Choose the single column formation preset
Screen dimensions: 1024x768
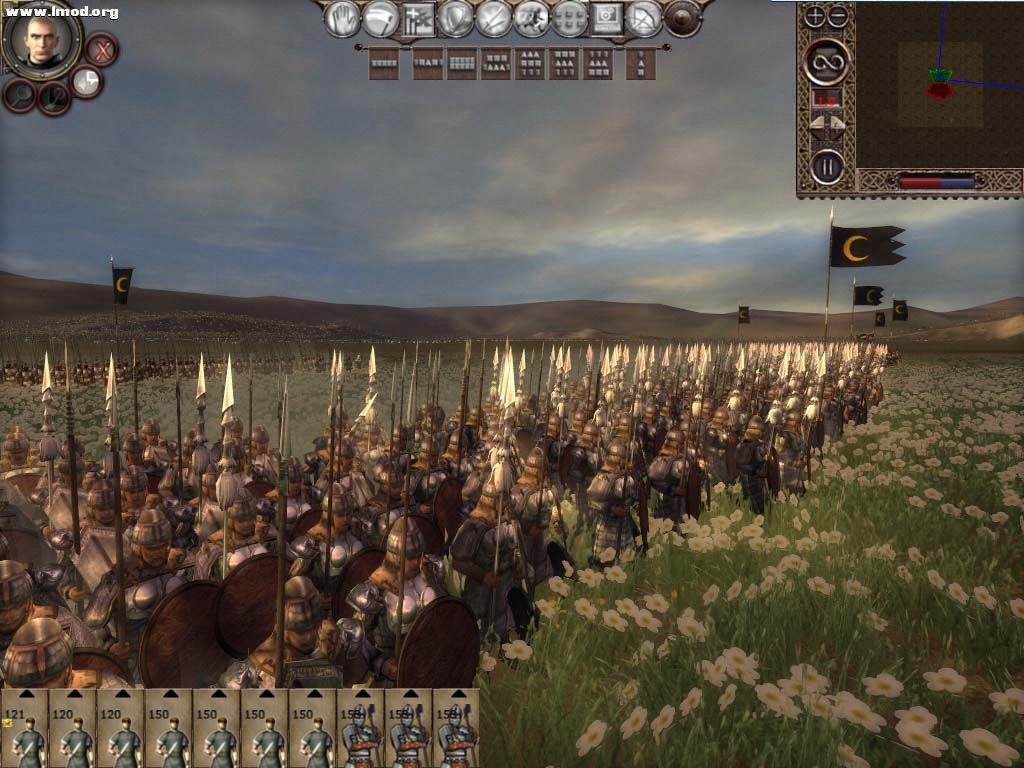[x=640, y=63]
